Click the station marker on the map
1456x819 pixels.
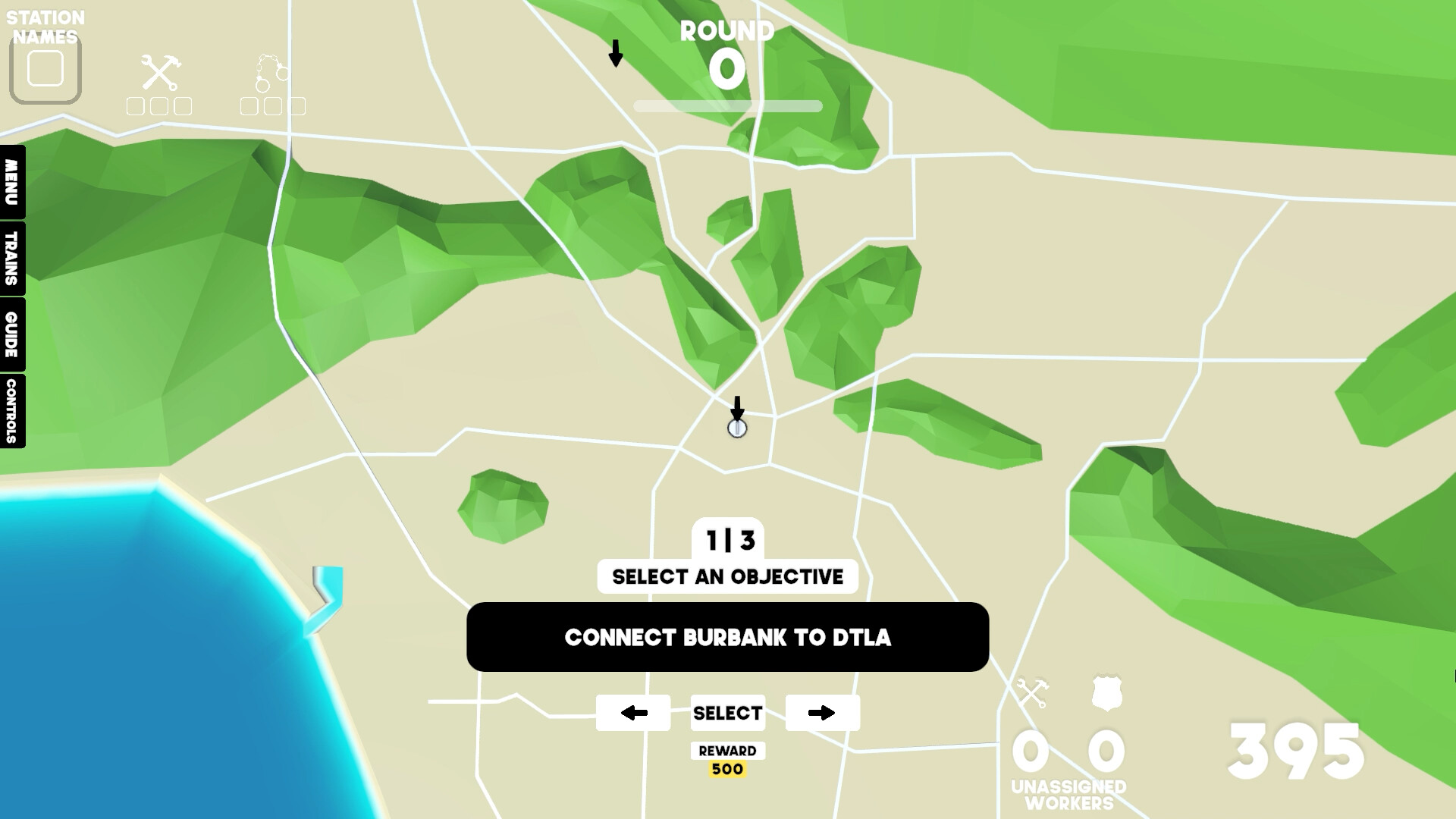[x=736, y=429]
